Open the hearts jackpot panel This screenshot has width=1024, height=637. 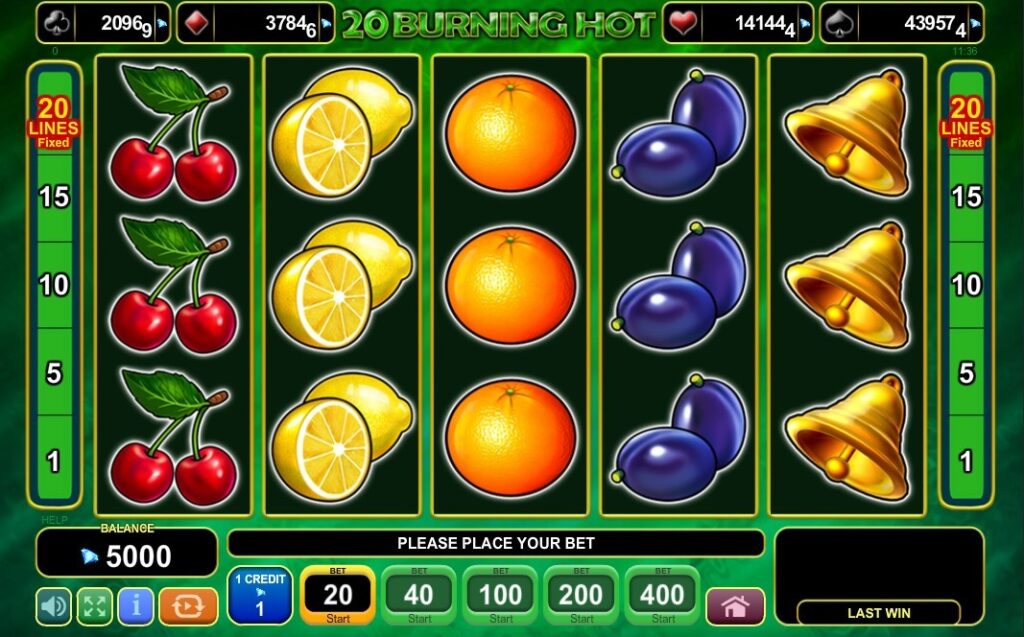click(x=739, y=23)
